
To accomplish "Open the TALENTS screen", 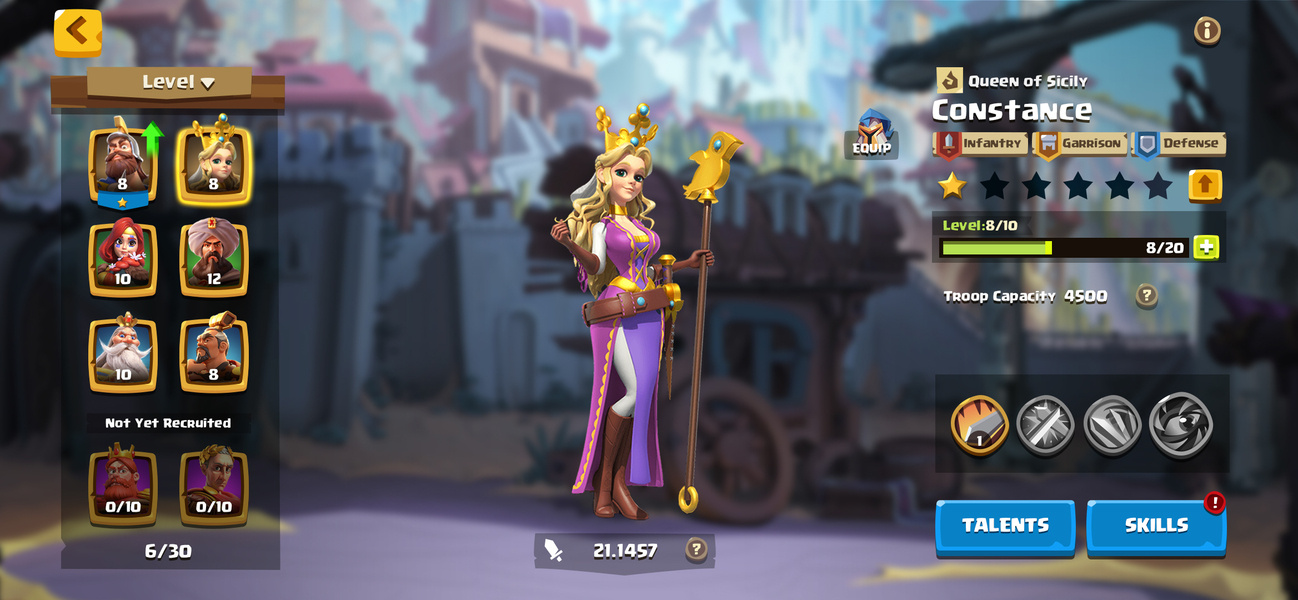I will [1005, 526].
